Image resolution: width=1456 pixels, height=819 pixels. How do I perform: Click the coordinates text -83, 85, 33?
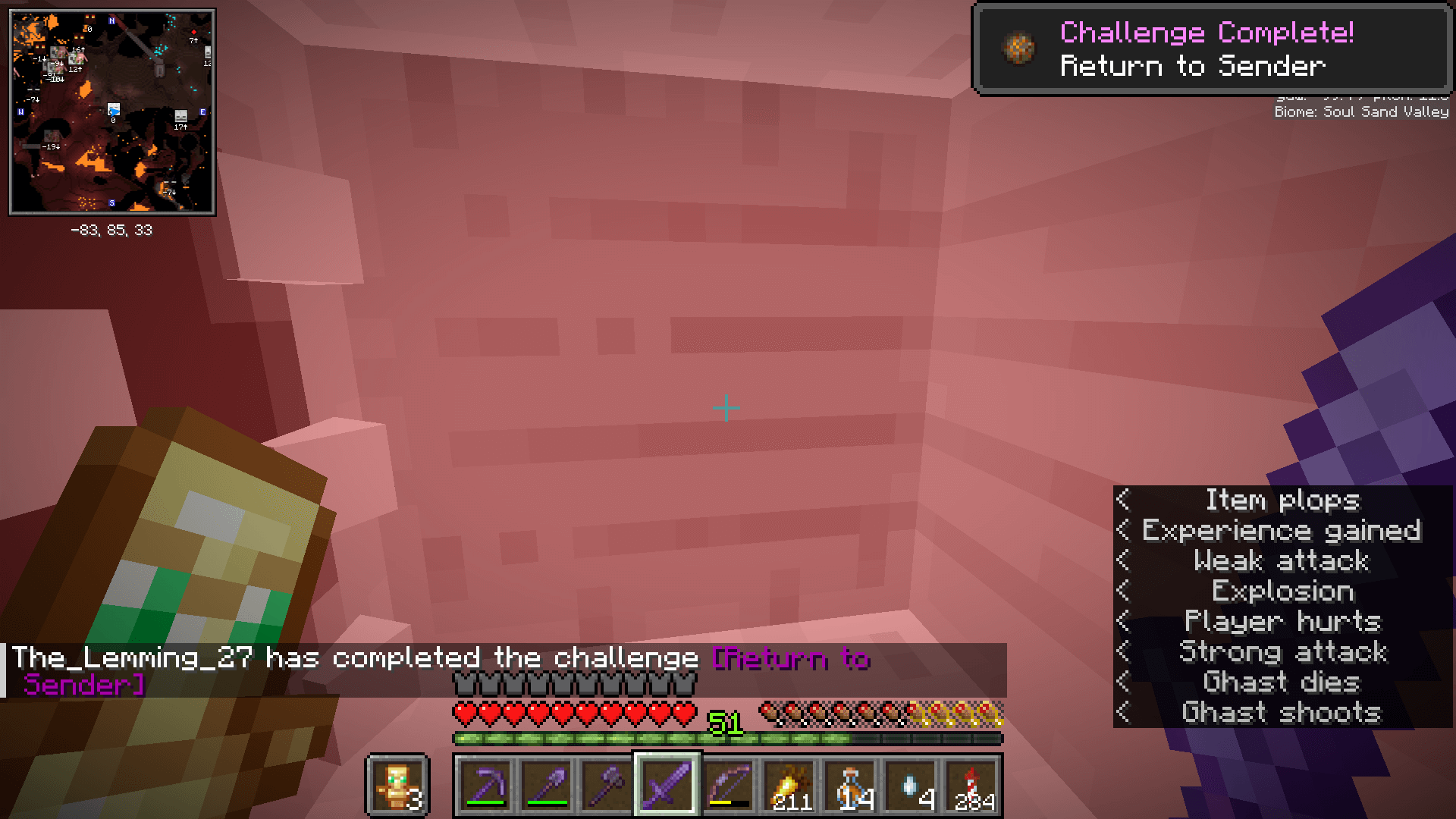point(111,230)
